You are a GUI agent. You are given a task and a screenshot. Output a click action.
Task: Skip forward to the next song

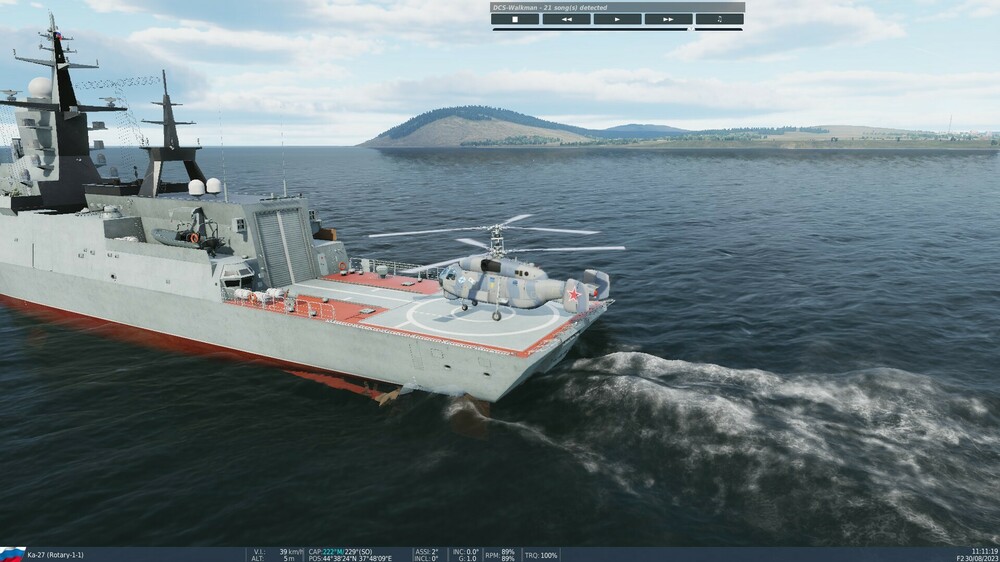click(668, 19)
